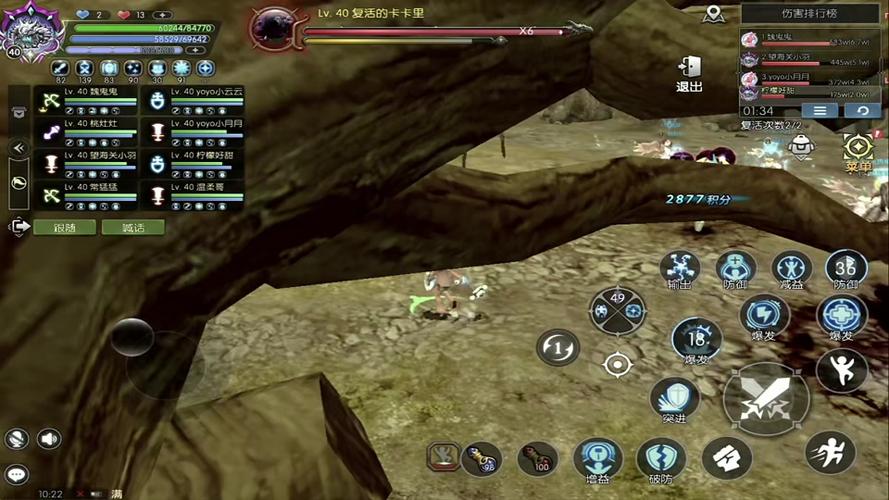Use the crossed swords basic attack
Viewport: 889px width, 500px height.
pyautogui.click(x=765, y=400)
